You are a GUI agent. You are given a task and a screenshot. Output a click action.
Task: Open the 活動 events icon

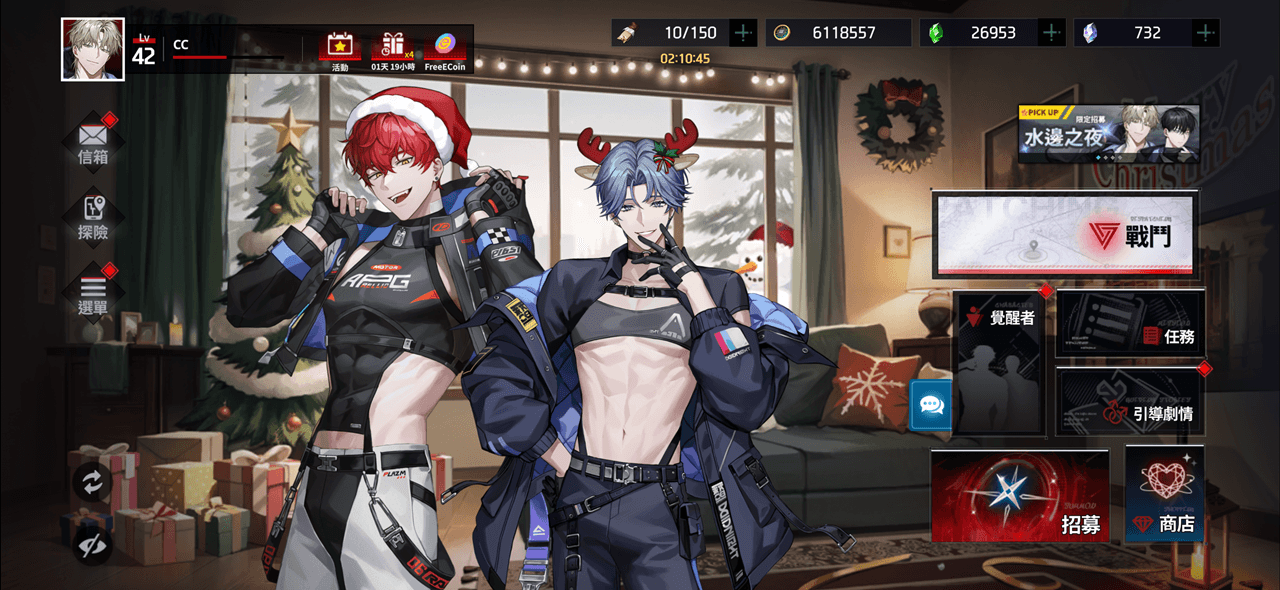[x=340, y=49]
